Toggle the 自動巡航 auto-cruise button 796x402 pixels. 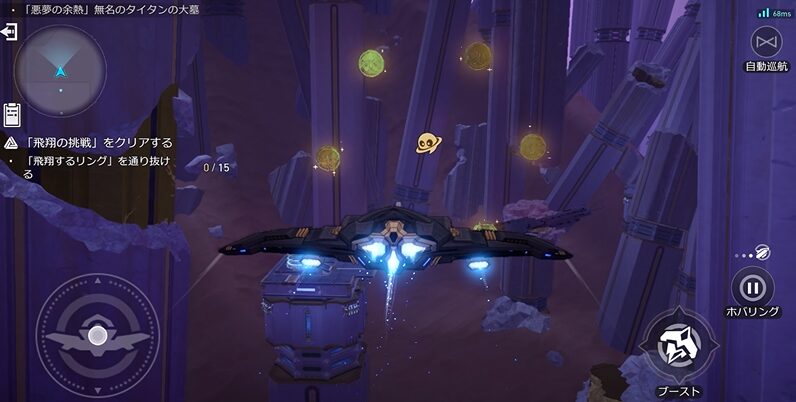click(767, 42)
